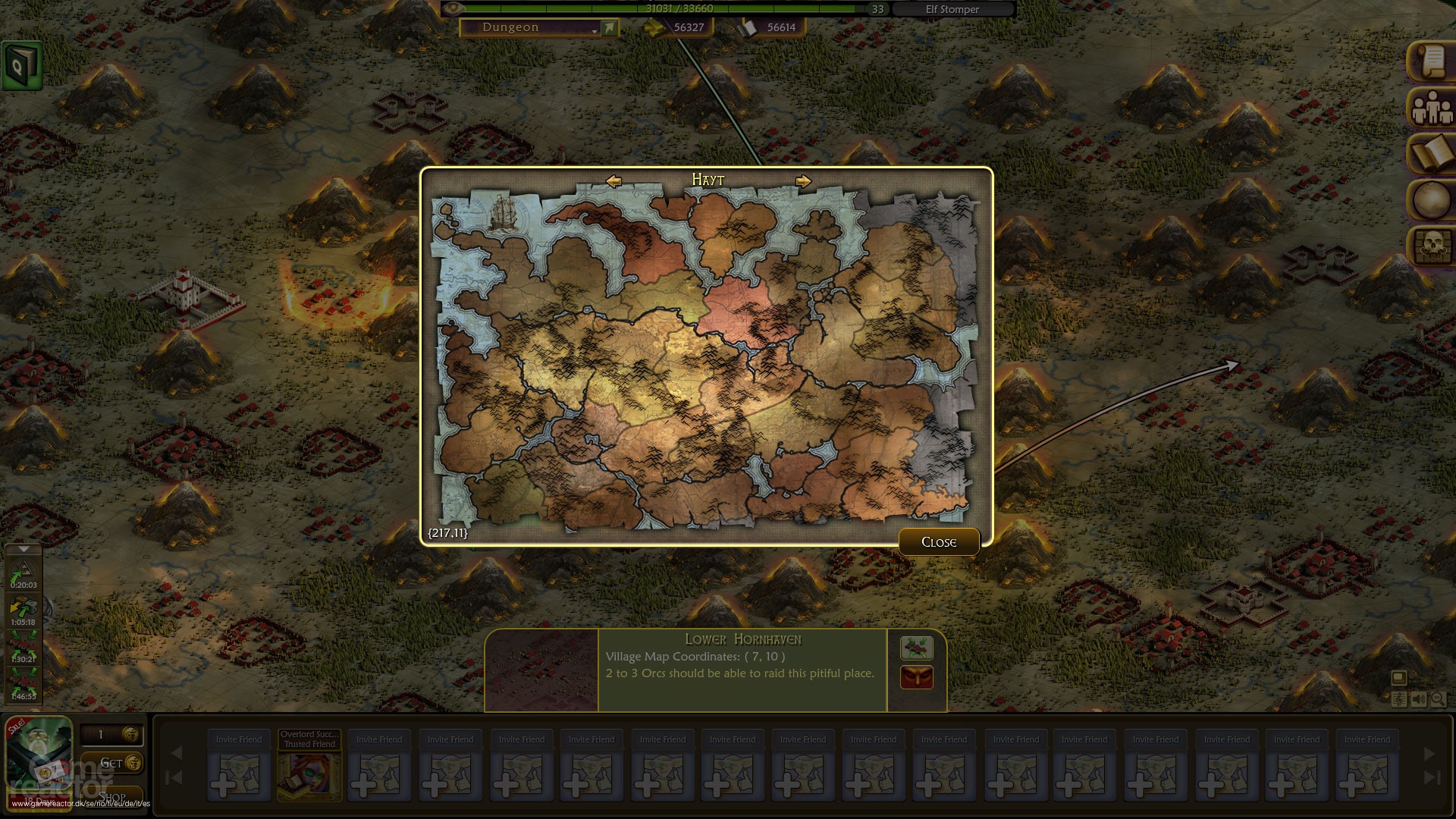Toggle the minimap display
Image resolution: width=1456 pixels, height=819 pixels.
(x=1400, y=677)
